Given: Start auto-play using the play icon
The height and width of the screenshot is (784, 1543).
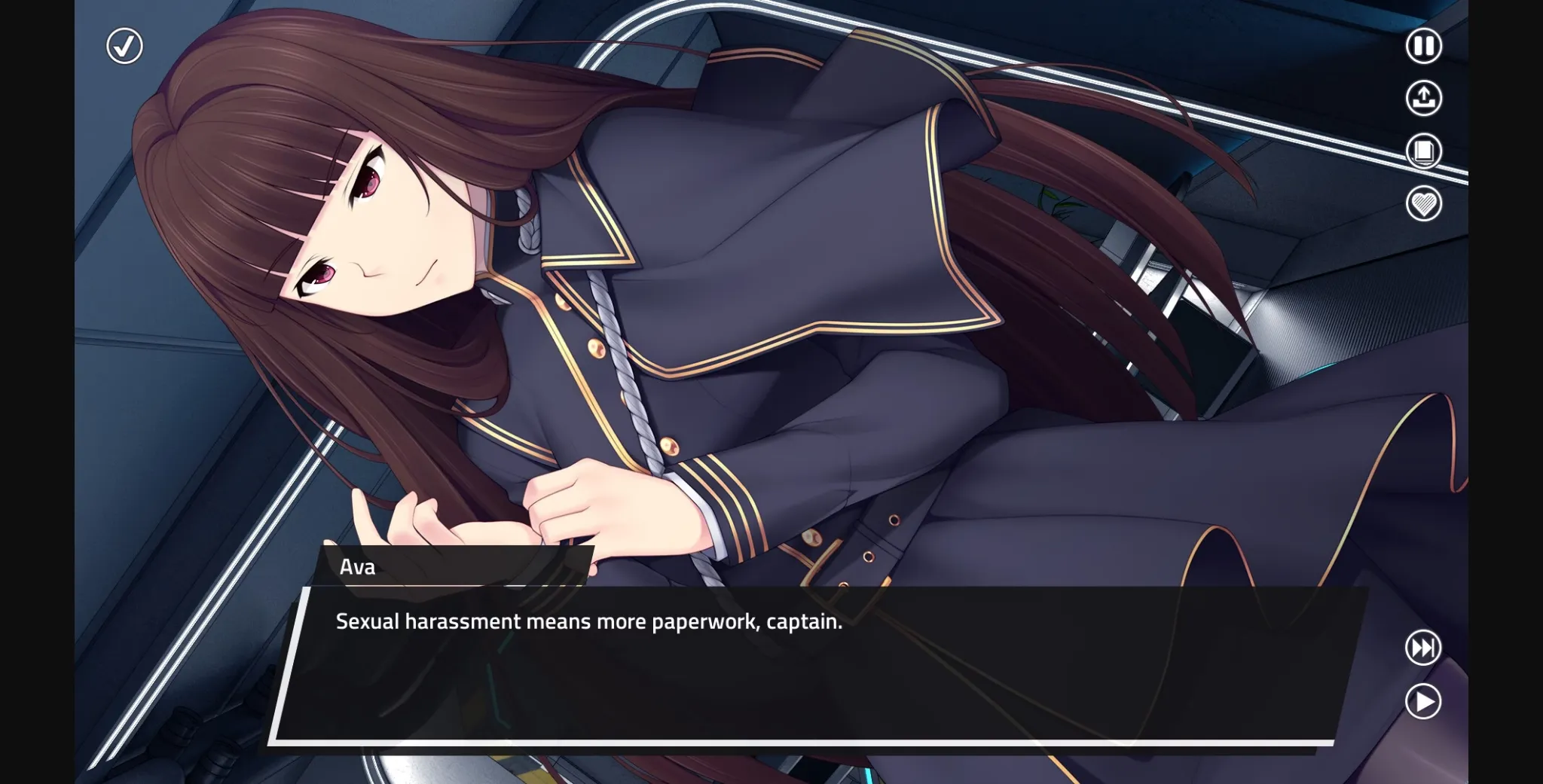Looking at the screenshot, I should click(1422, 701).
